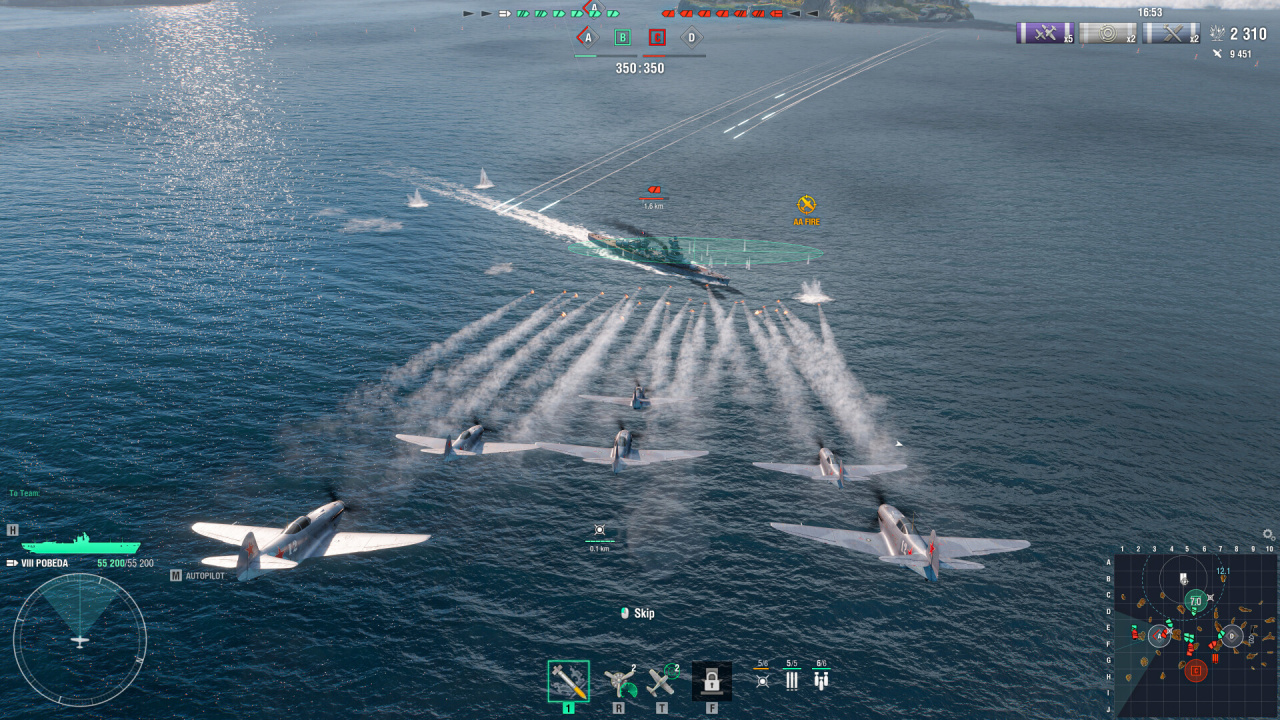This screenshot has width=1280, height=720.
Task: Click the VIII Pobeda ship status icon
Action: coord(81,546)
